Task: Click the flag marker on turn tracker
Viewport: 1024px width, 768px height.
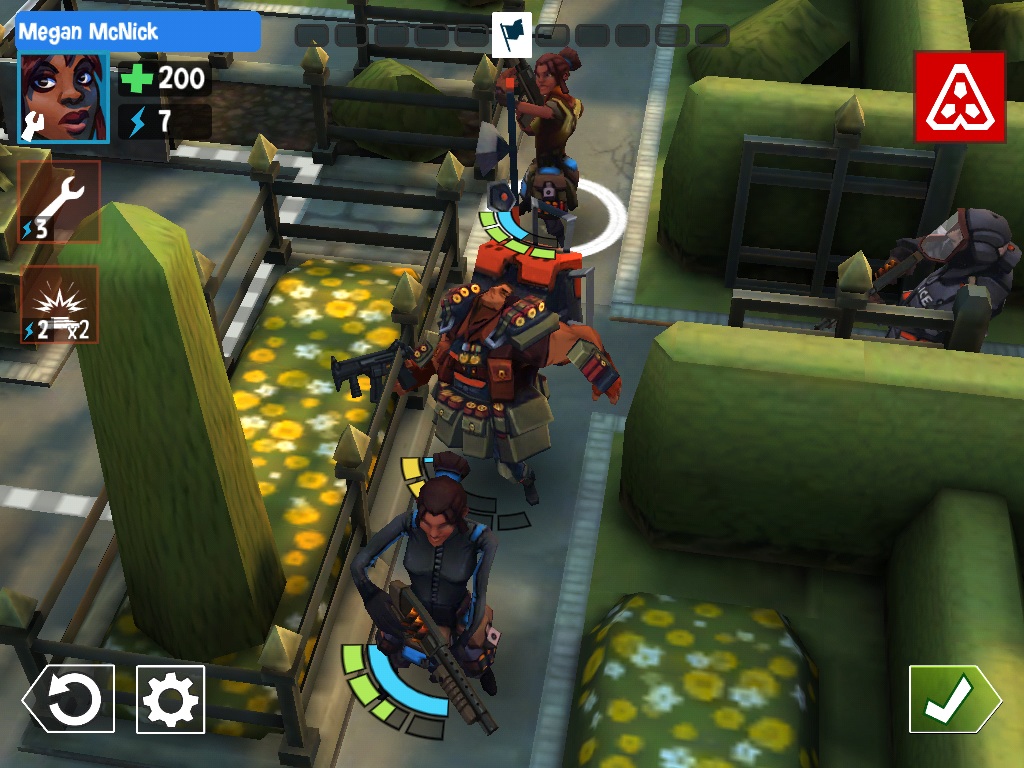Action: click(511, 35)
